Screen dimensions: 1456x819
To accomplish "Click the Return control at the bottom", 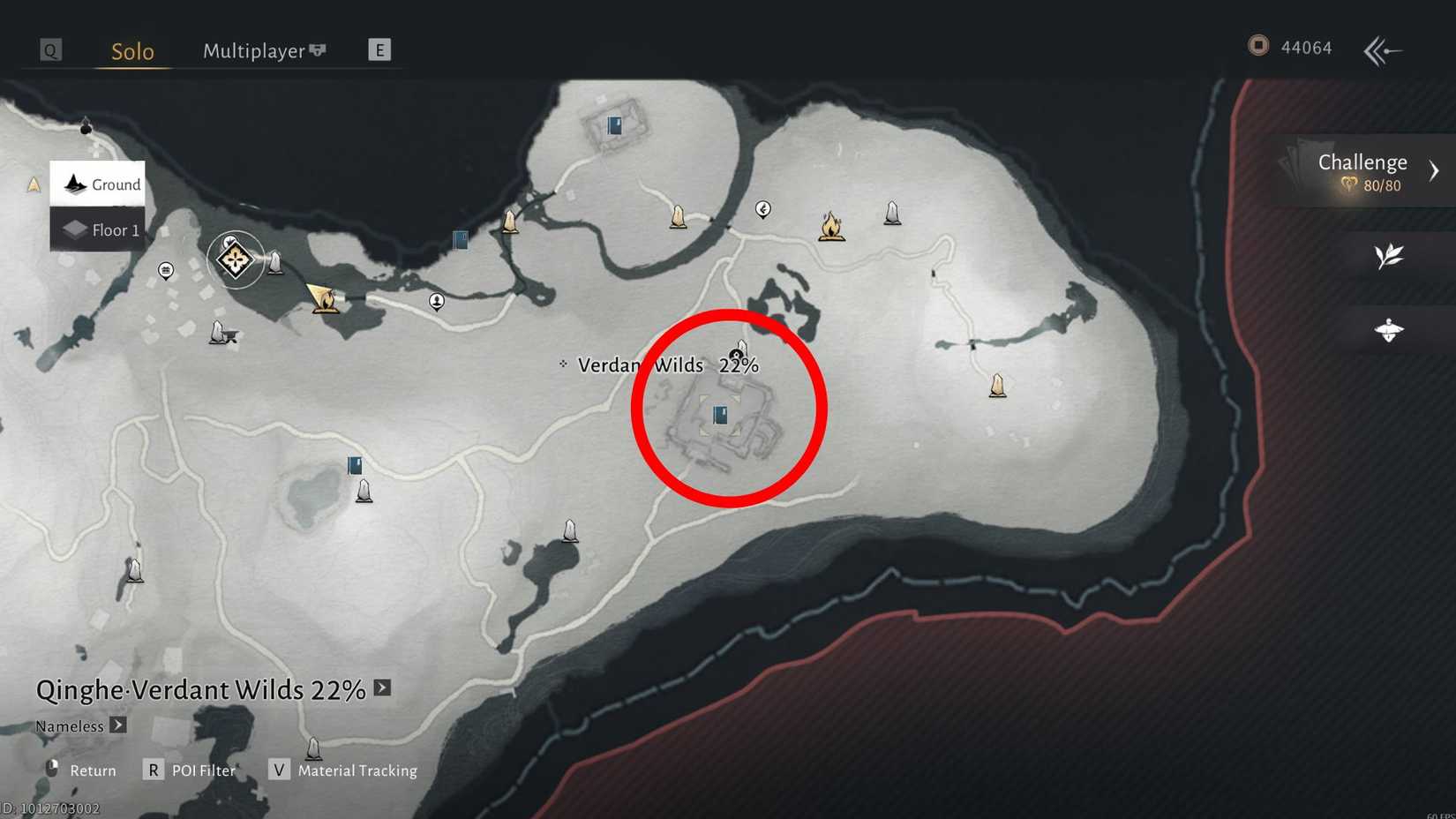I will (x=94, y=770).
